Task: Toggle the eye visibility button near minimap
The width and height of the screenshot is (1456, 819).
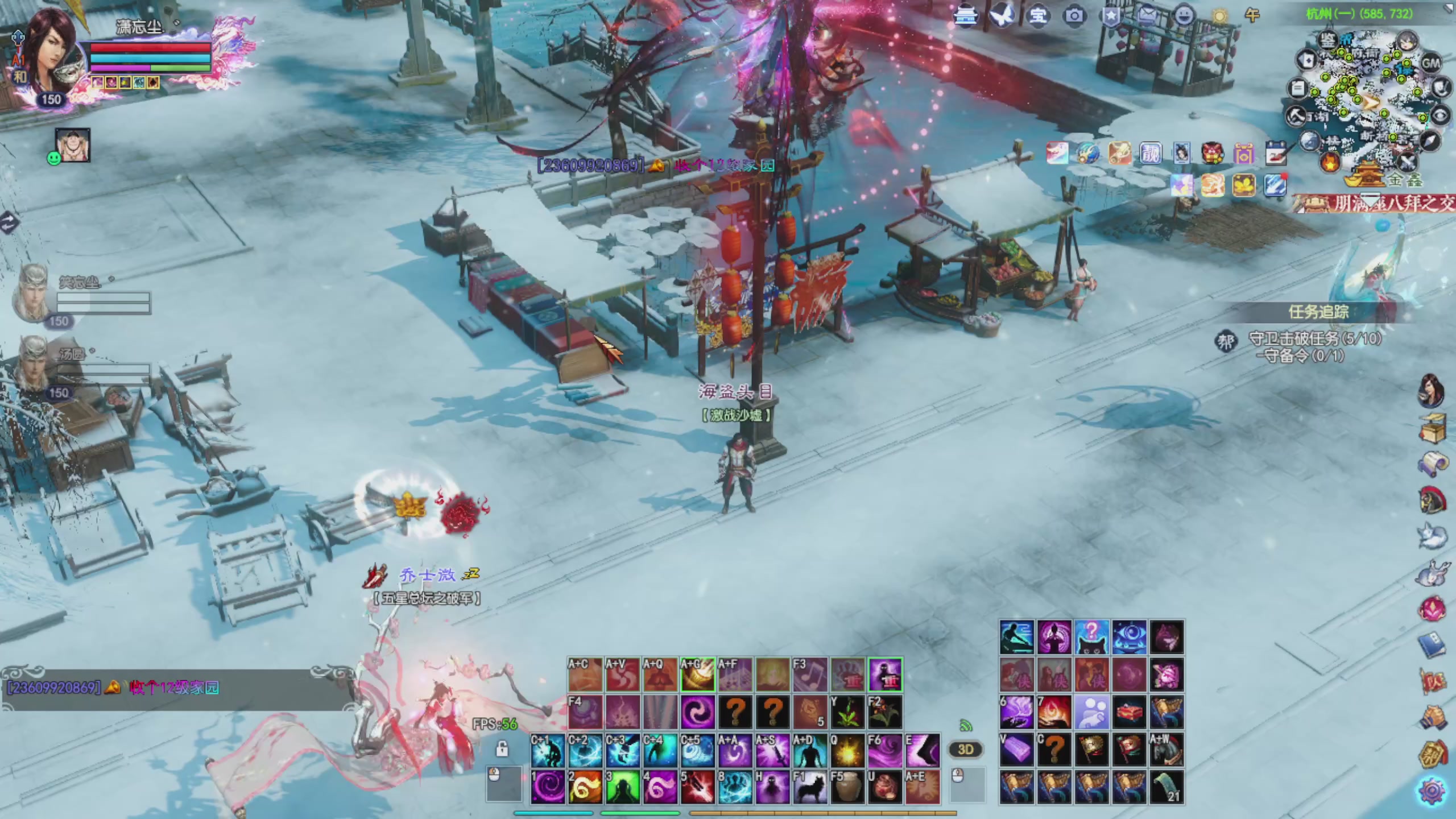Action: pyautogui.click(x=1440, y=116)
